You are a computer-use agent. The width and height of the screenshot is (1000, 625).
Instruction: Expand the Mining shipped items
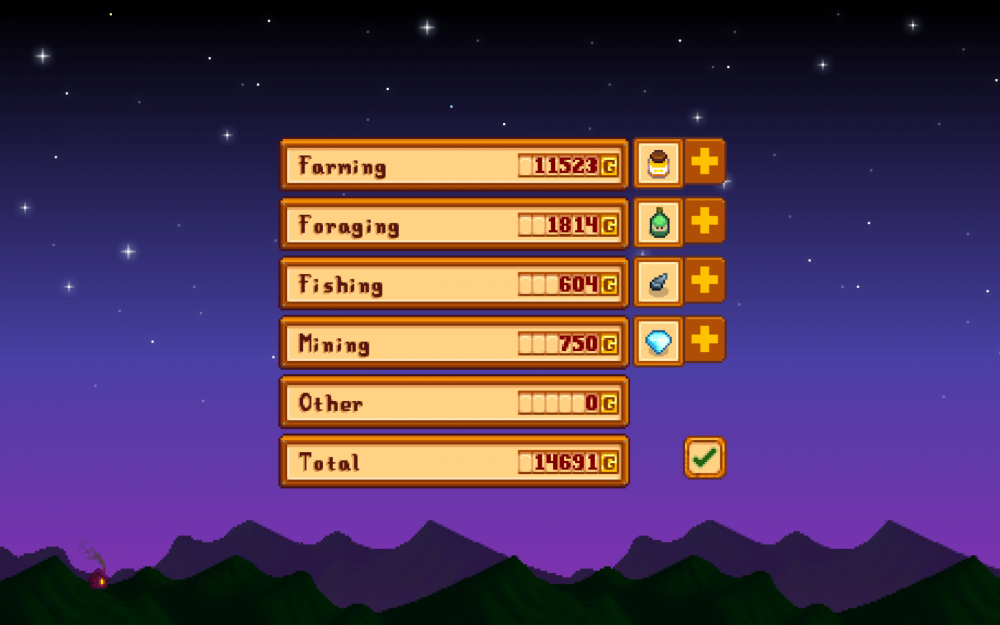[704, 340]
